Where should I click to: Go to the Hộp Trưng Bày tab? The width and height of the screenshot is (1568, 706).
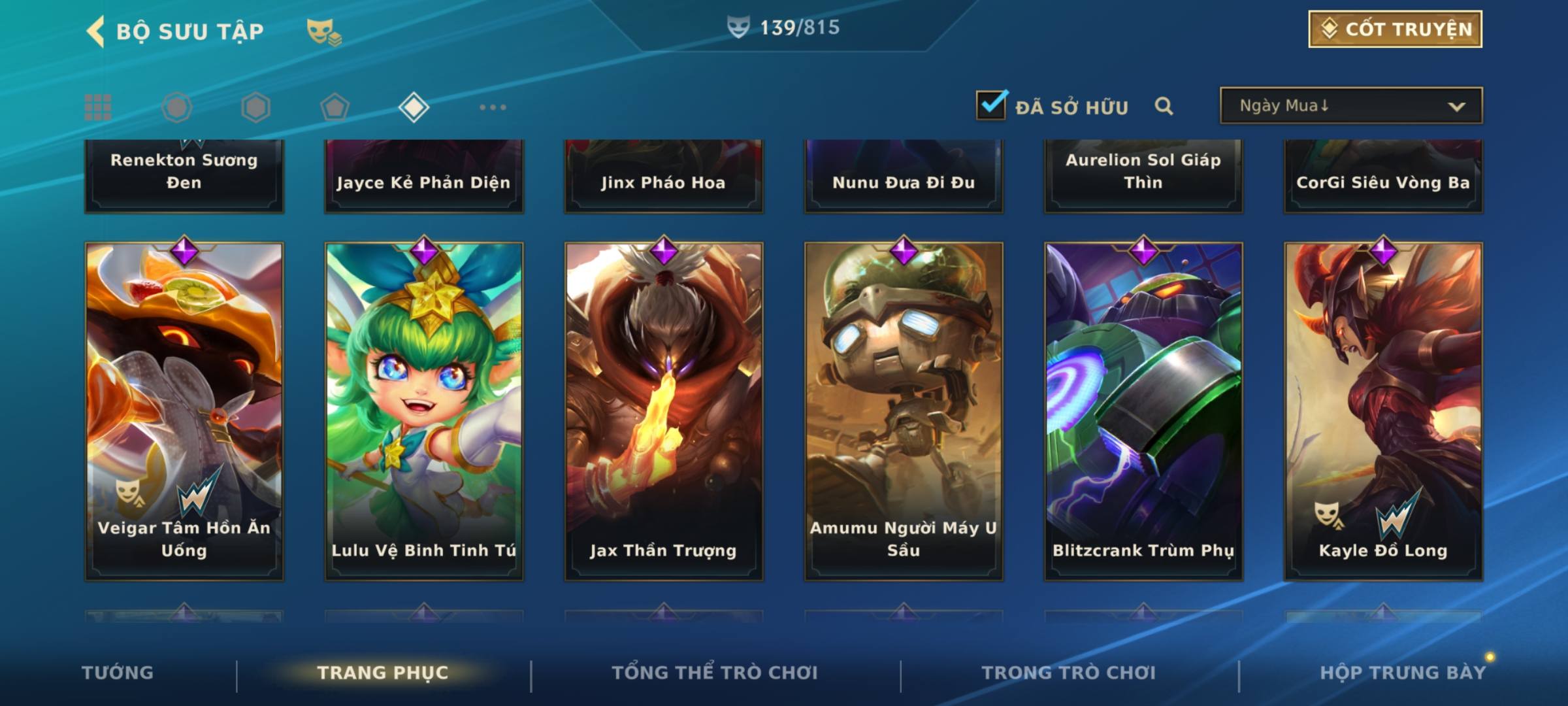click(1403, 673)
